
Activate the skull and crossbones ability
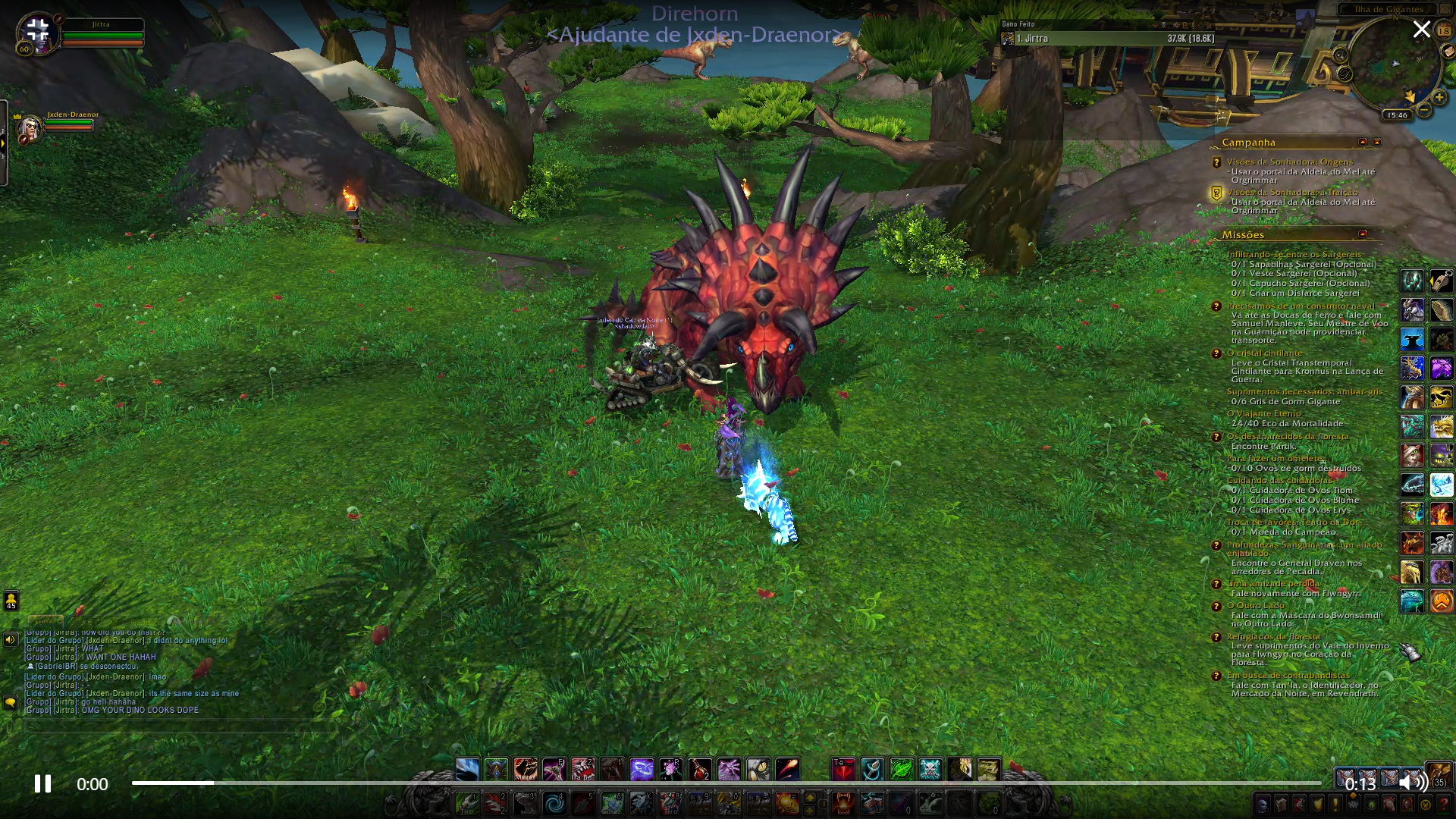930,770
